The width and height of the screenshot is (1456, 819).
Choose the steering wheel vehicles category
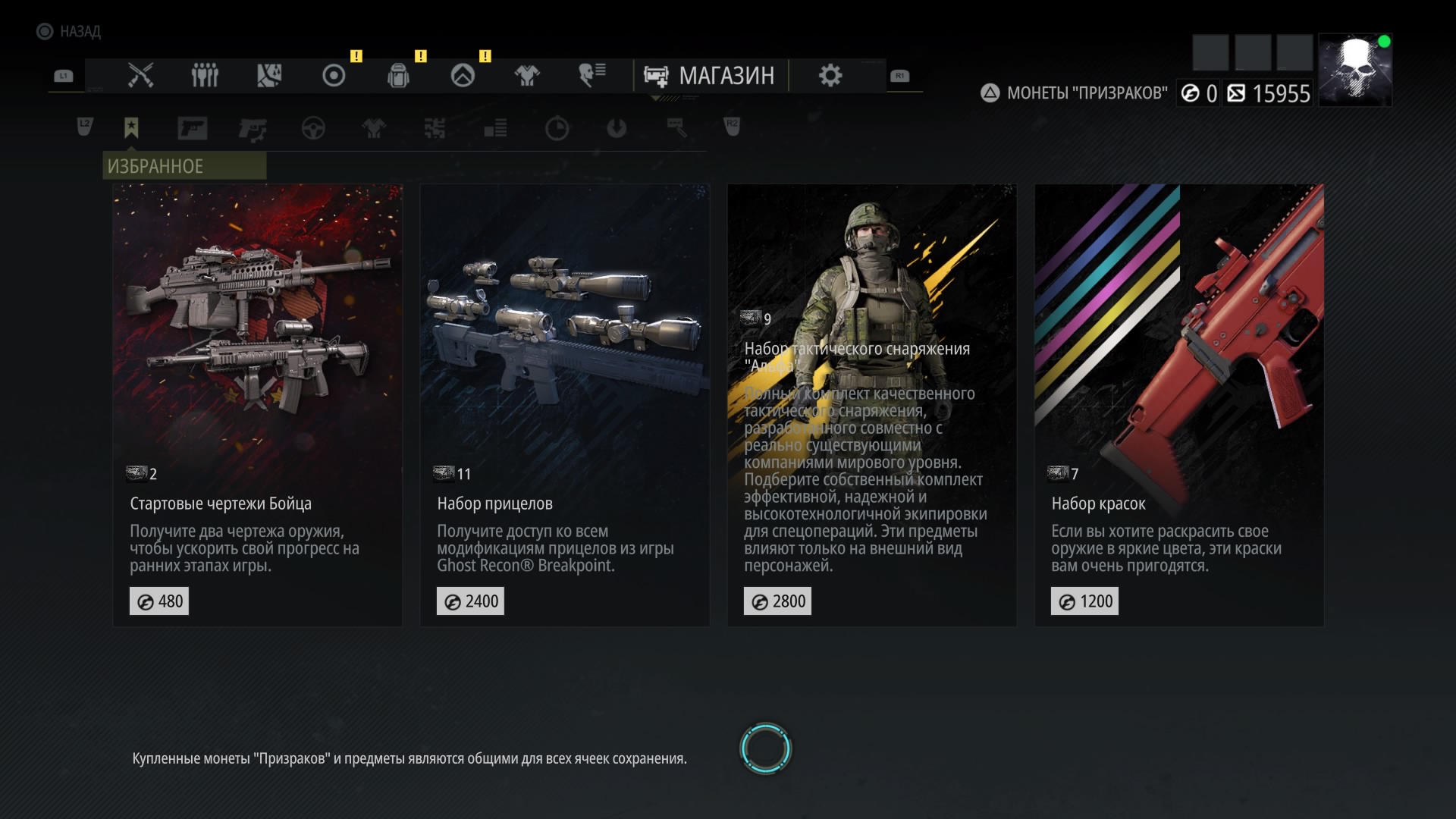click(x=313, y=128)
